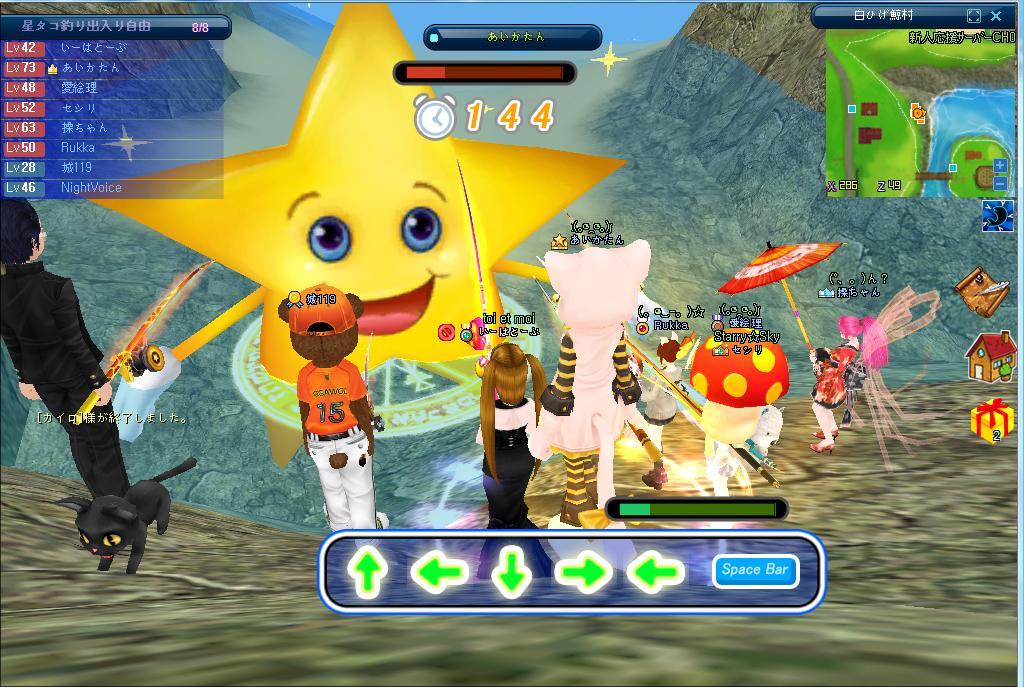Zoom in on the minimap
The height and width of the screenshot is (687, 1024).
tap(1000, 166)
